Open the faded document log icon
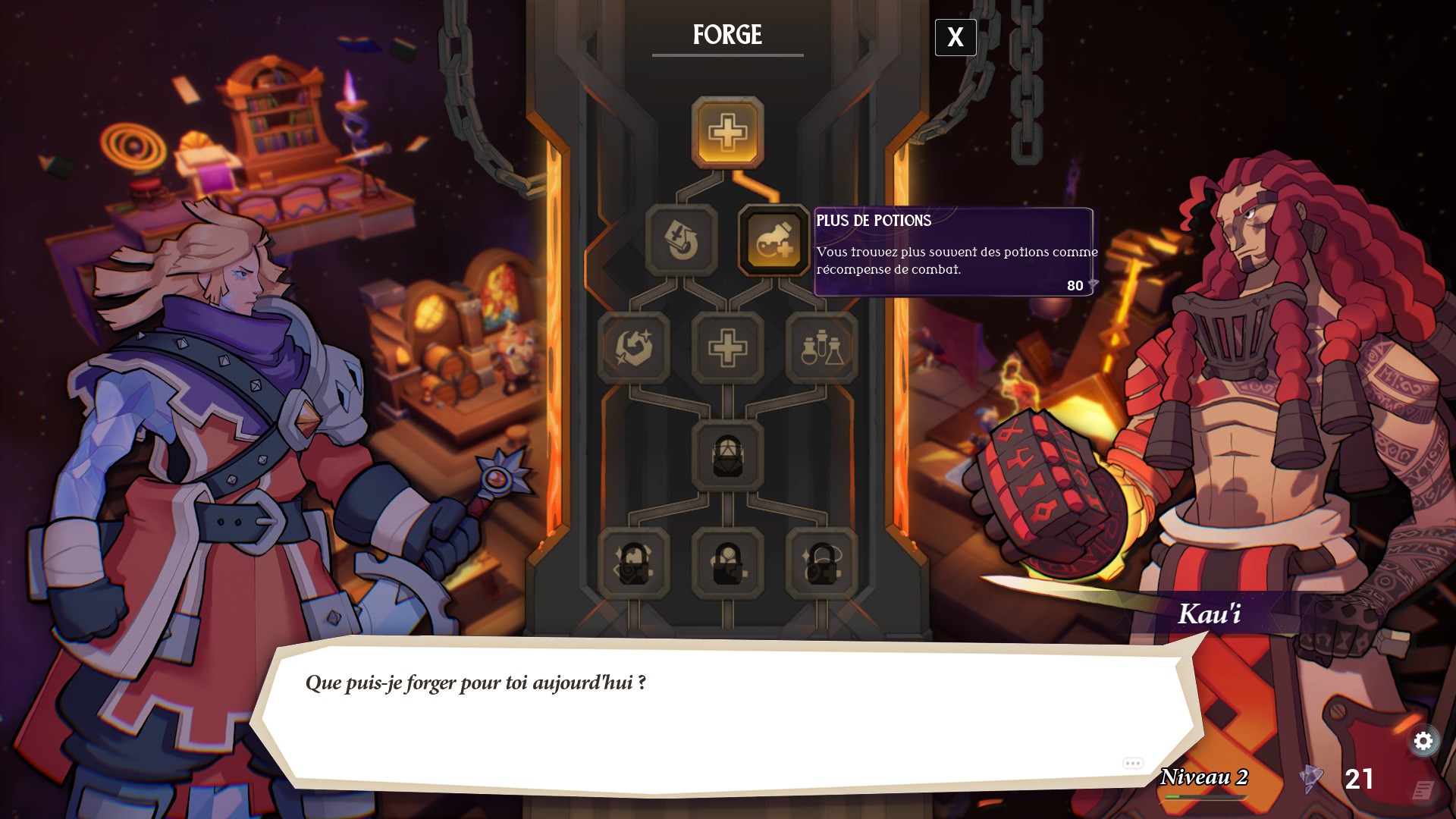Viewport: 1456px width, 819px height. (x=1423, y=790)
